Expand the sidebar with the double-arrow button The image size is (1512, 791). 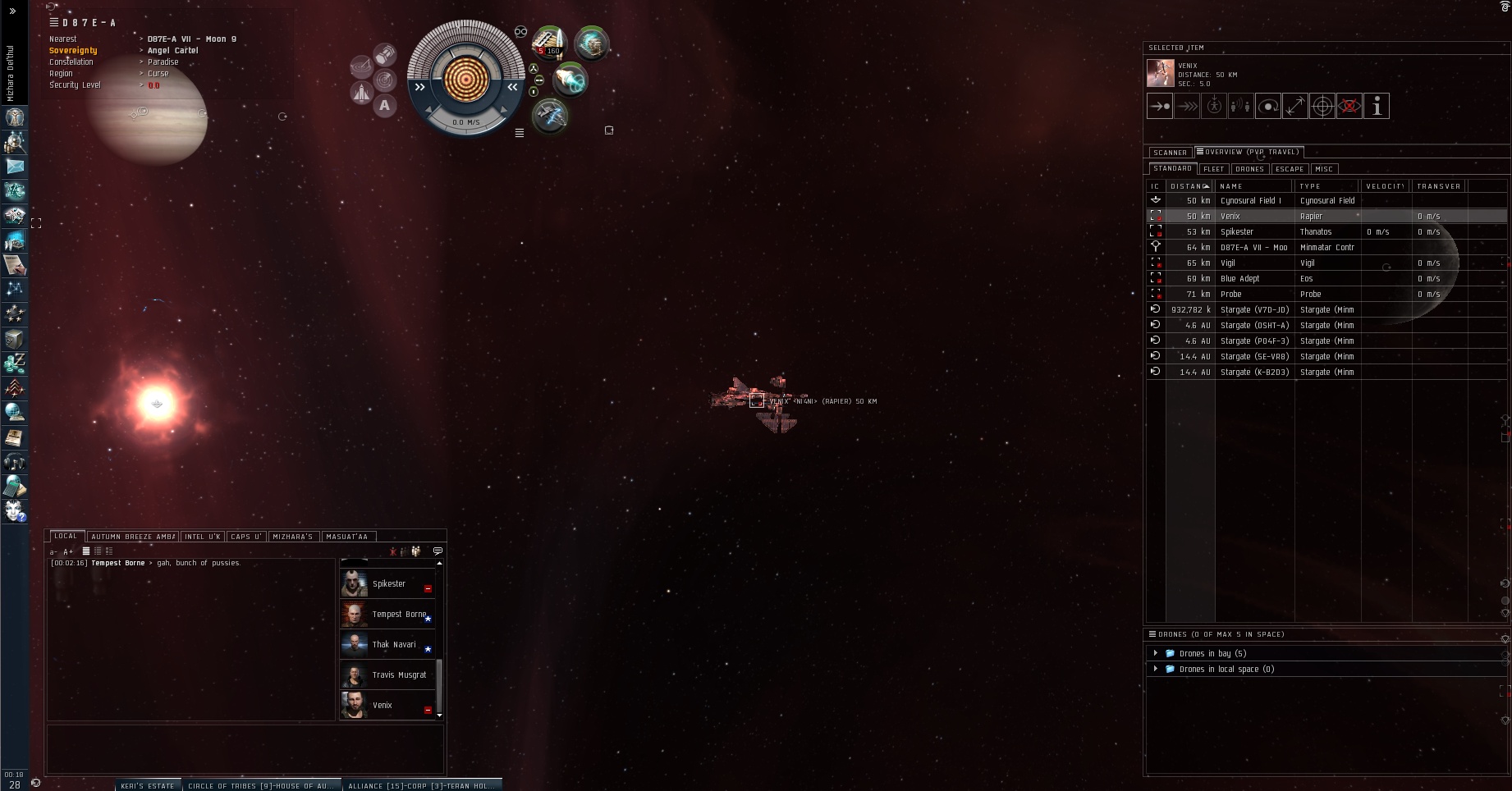[x=12, y=11]
